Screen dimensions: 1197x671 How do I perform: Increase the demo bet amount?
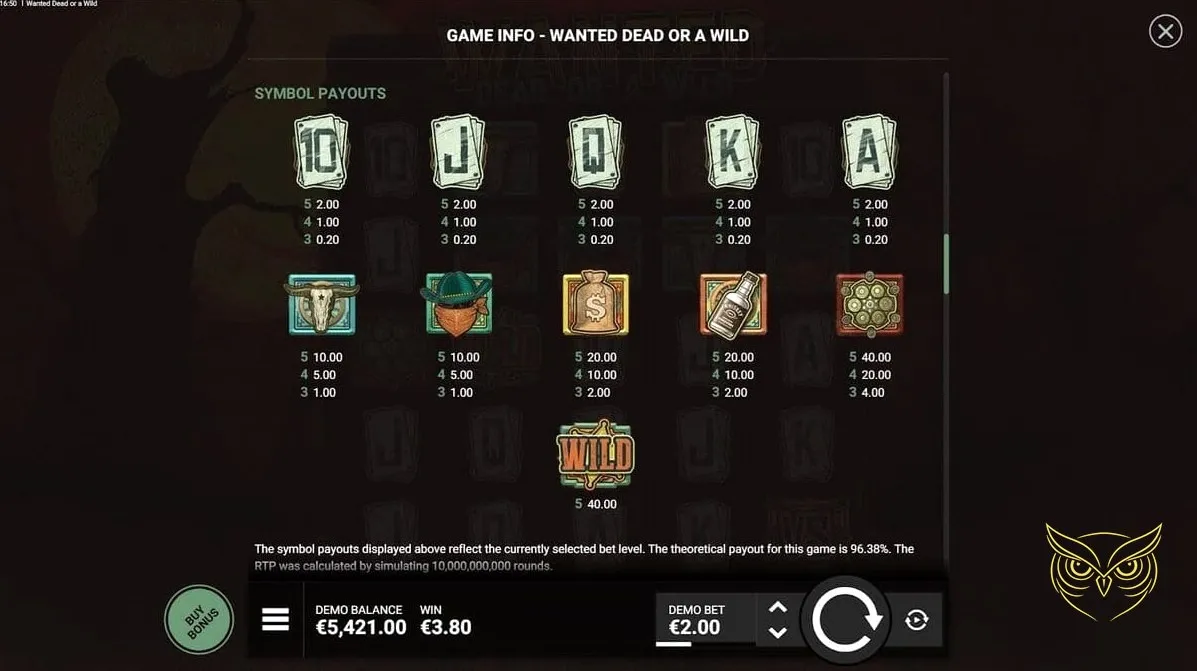click(778, 607)
